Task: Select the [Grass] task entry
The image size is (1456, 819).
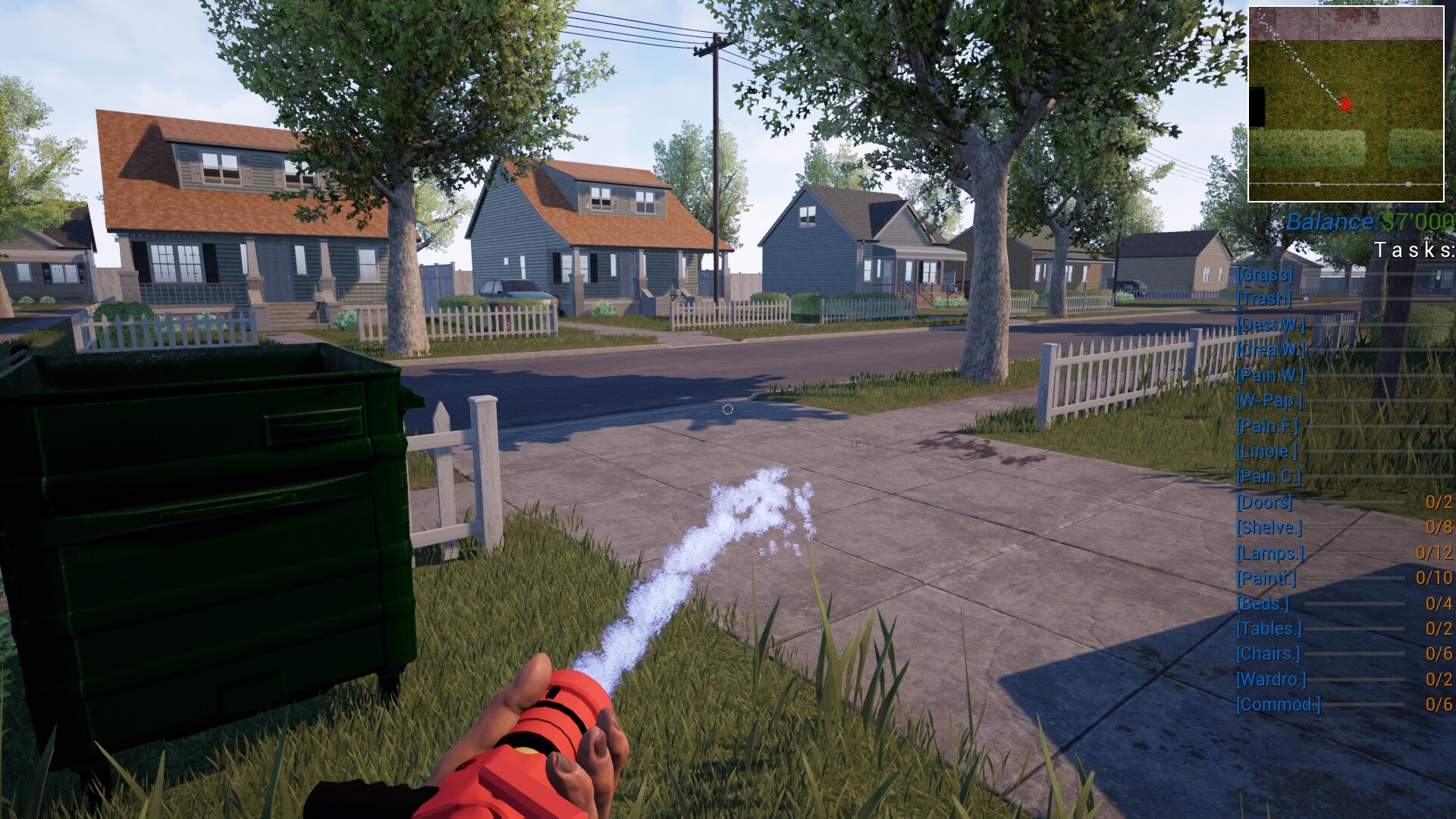Action: (1266, 276)
